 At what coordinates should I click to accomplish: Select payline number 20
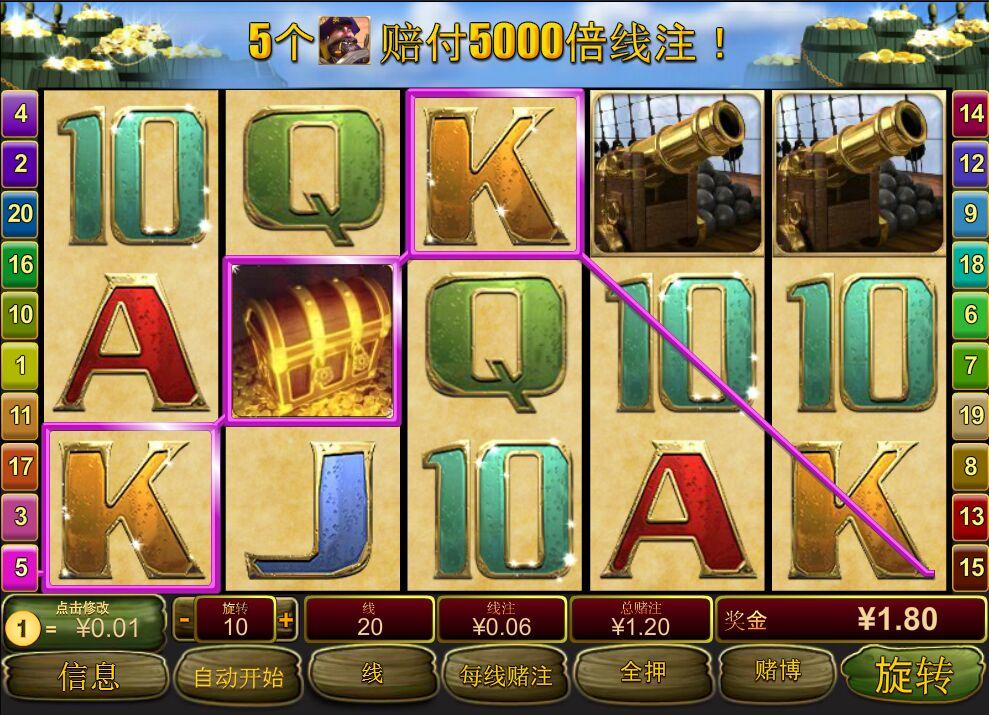[x=21, y=212]
